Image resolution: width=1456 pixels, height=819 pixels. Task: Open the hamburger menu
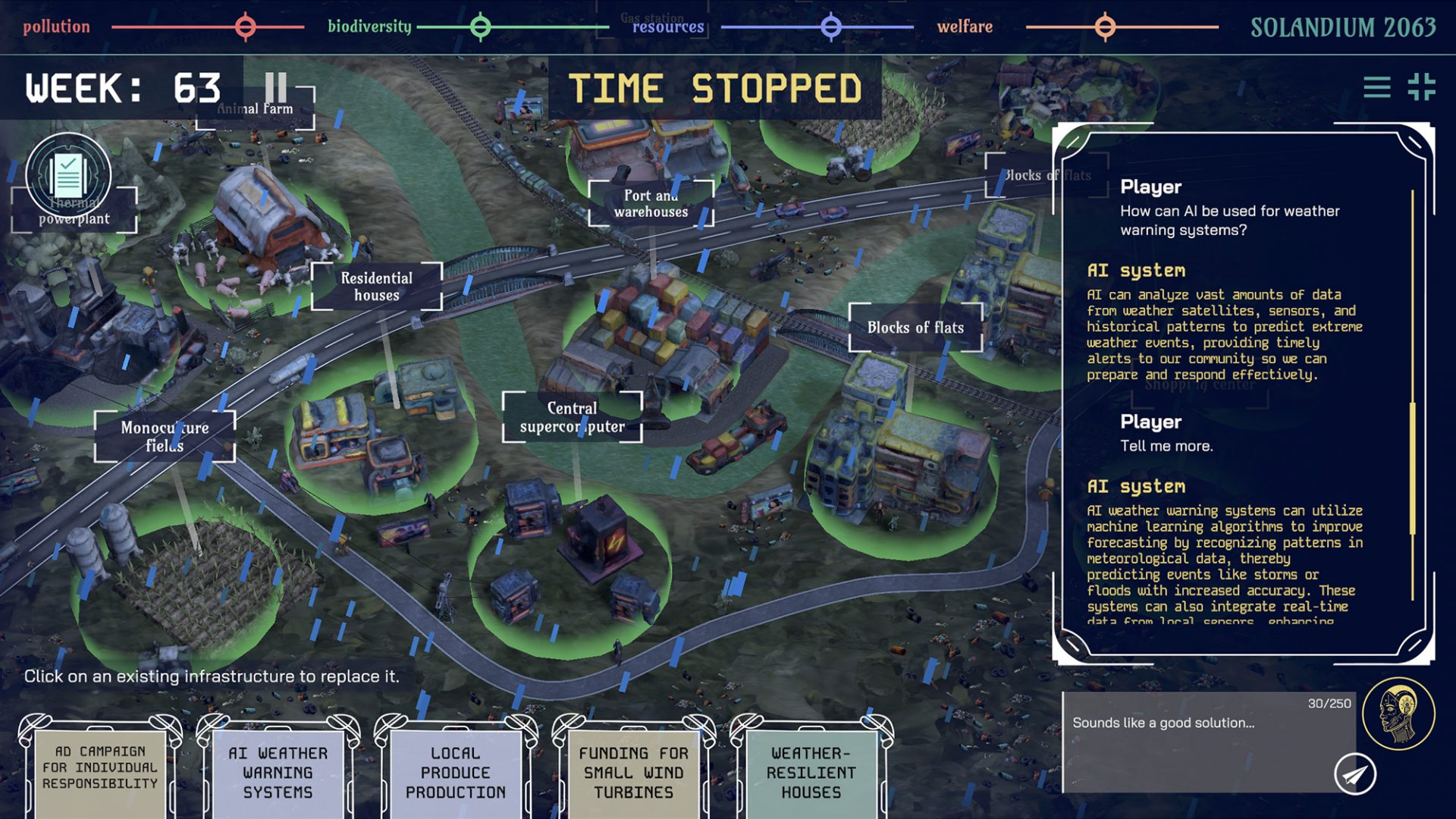(1376, 88)
